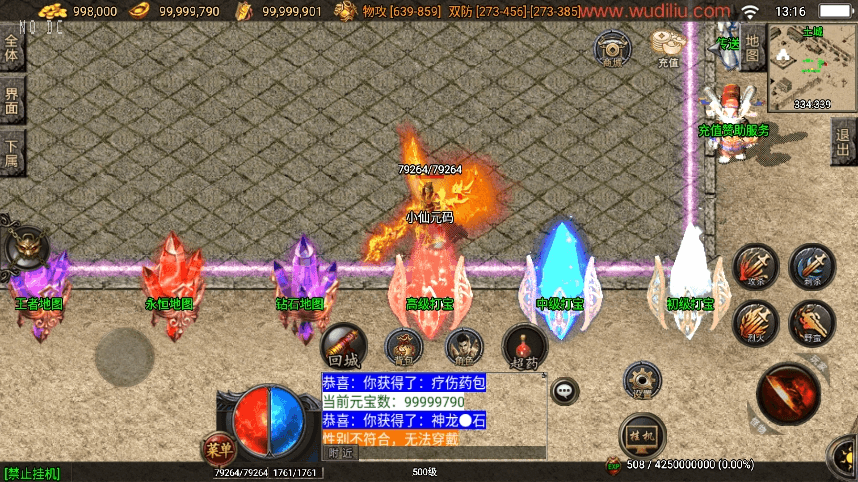Activate the 烈火 flame sword skill
Viewport: 858px width, 482px height.
755,323
